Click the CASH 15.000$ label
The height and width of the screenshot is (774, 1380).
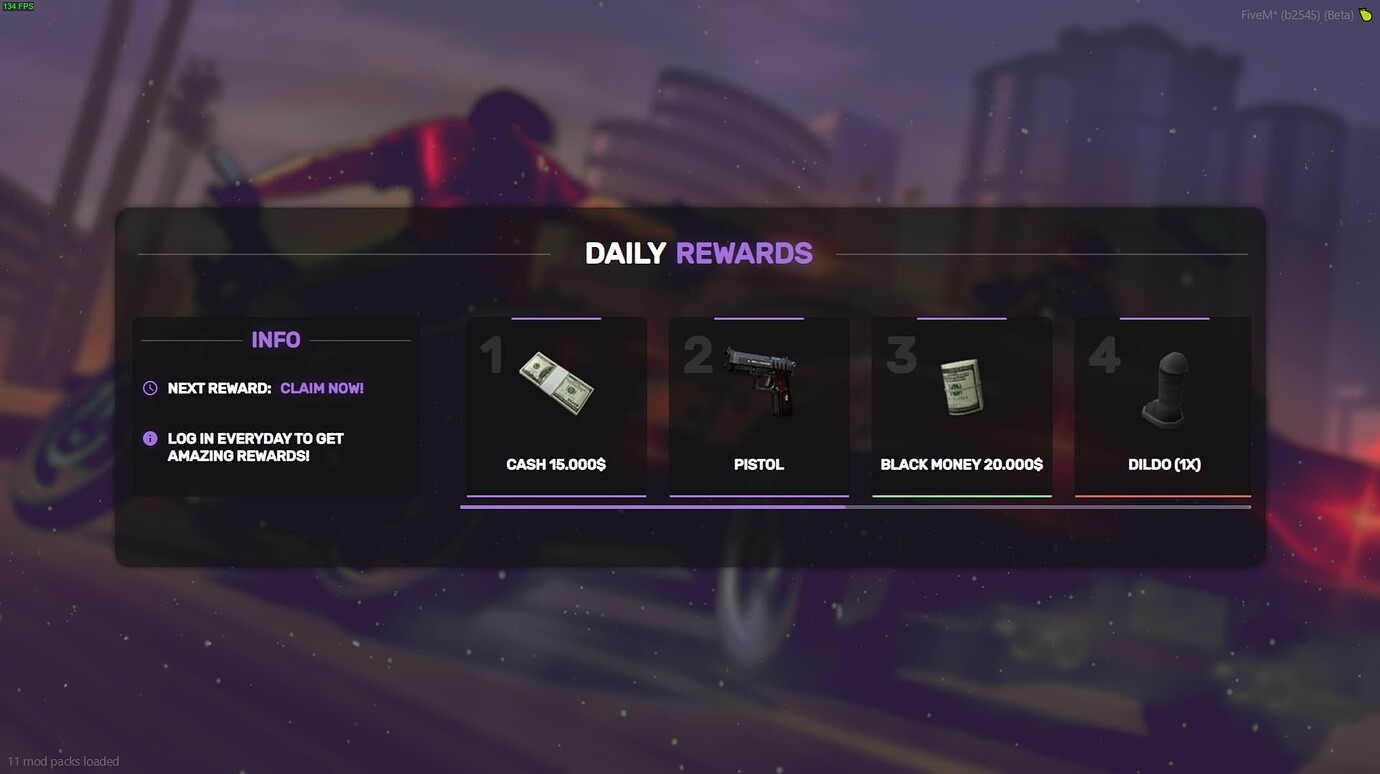pos(556,464)
